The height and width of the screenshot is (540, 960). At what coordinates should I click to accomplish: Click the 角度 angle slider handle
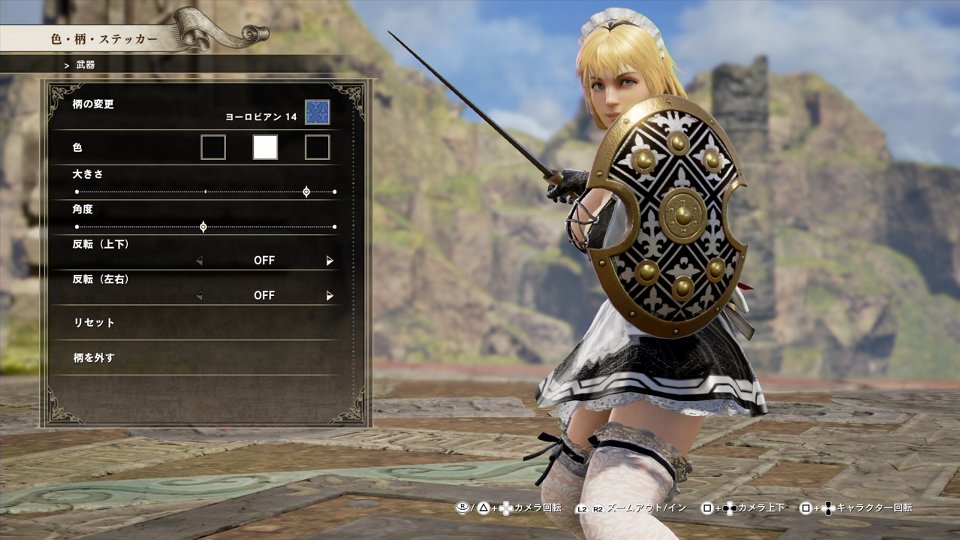203,227
